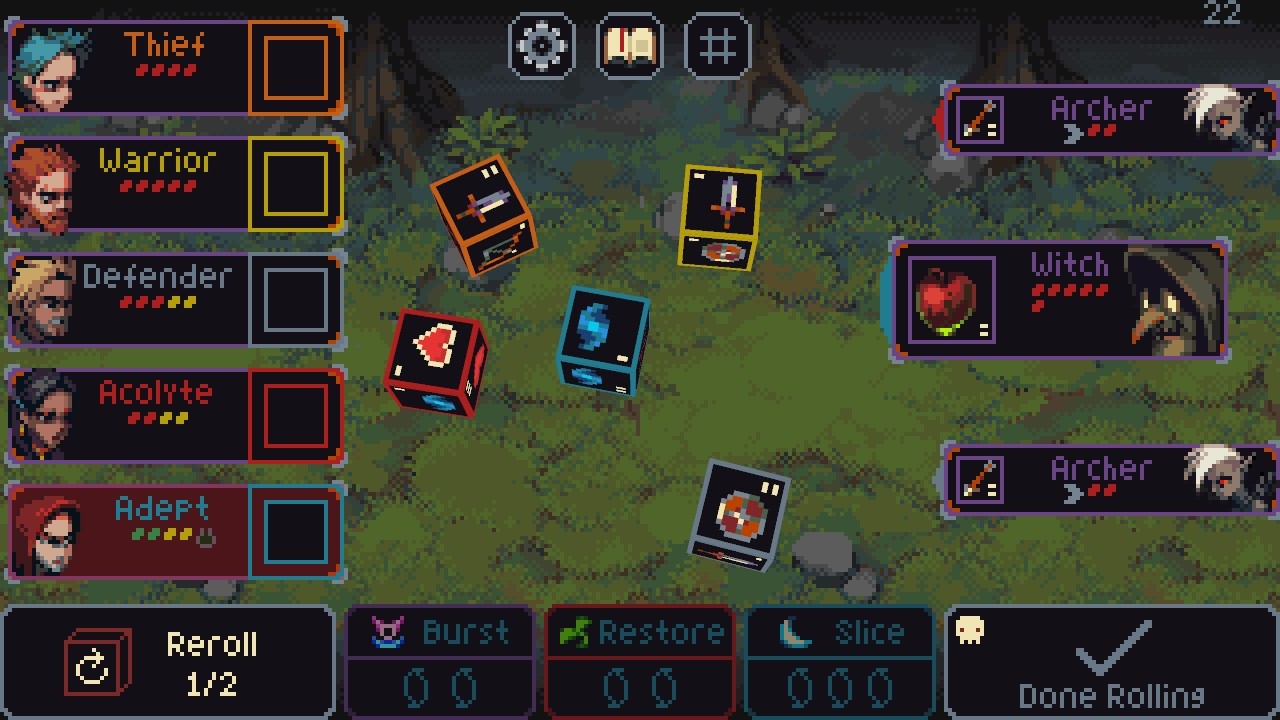Image resolution: width=1280 pixels, height=720 pixels.
Task: Open the book journal icon
Action: click(629, 46)
